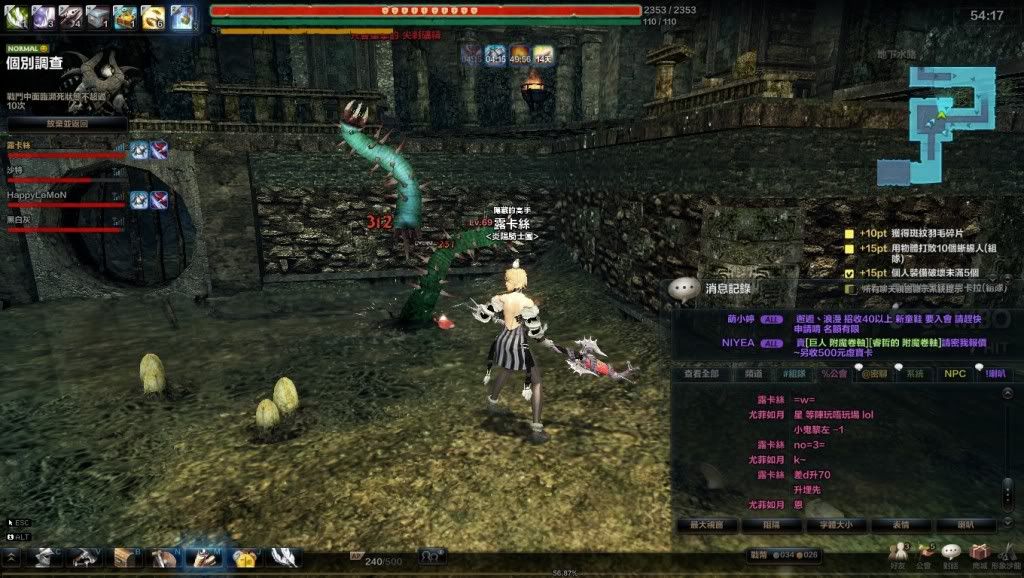Image resolution: width=1024 pixels, height=578 pixels.
Task: Open the %公會 guild chat tab
Action: pos(834,374)
